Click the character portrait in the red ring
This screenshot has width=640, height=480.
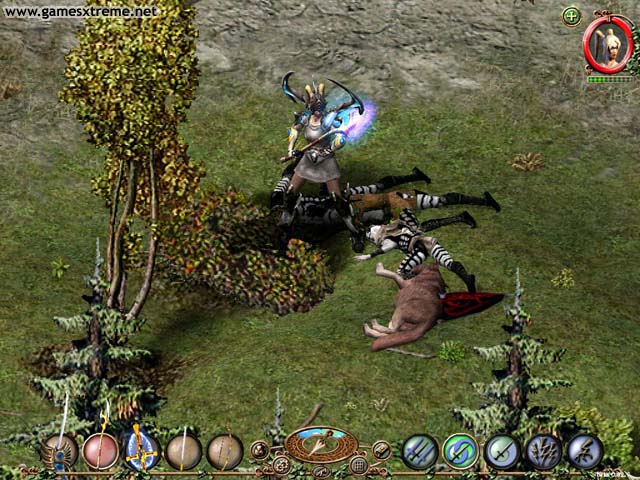606,43
